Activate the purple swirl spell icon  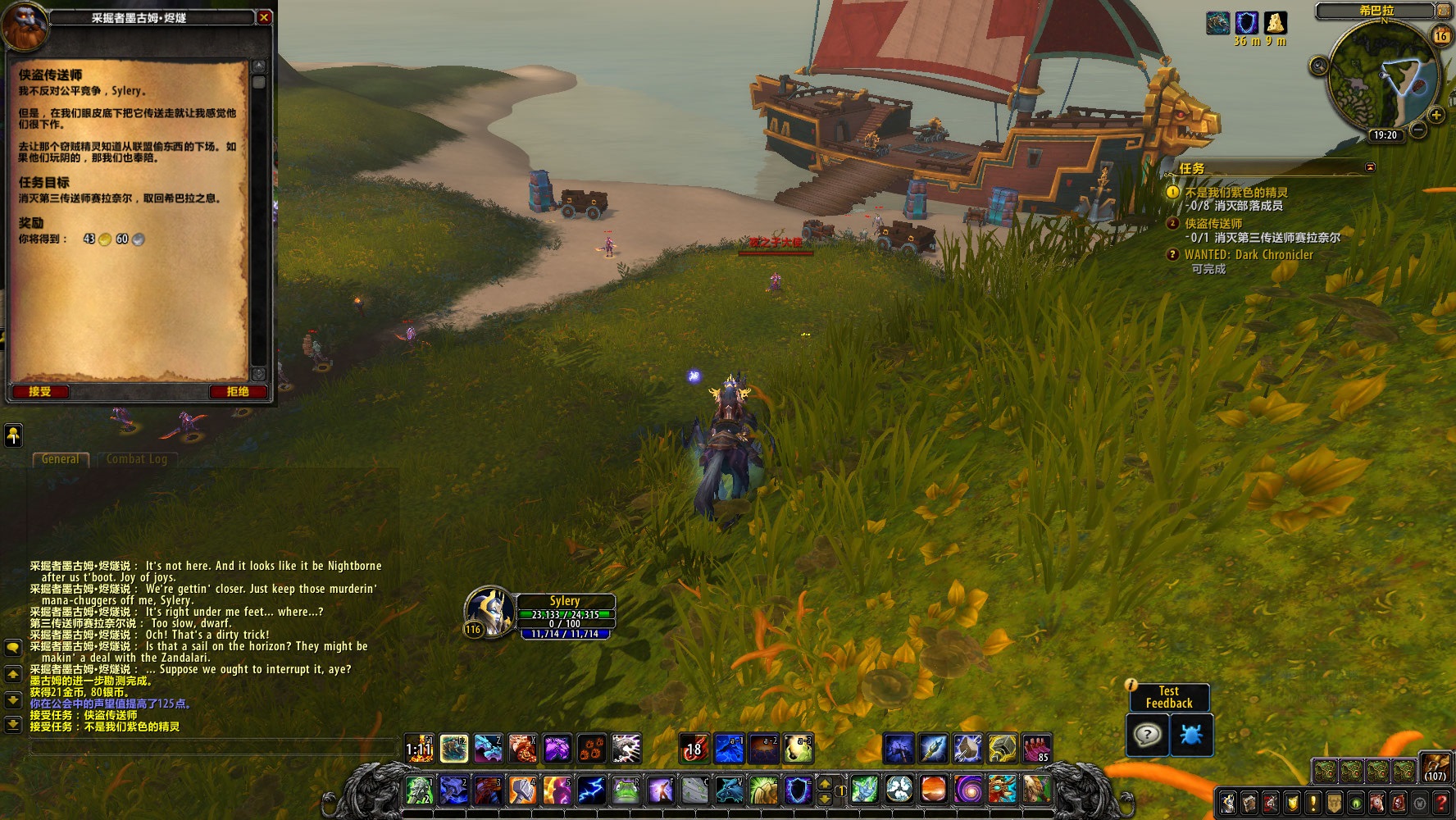click(967, 790)
